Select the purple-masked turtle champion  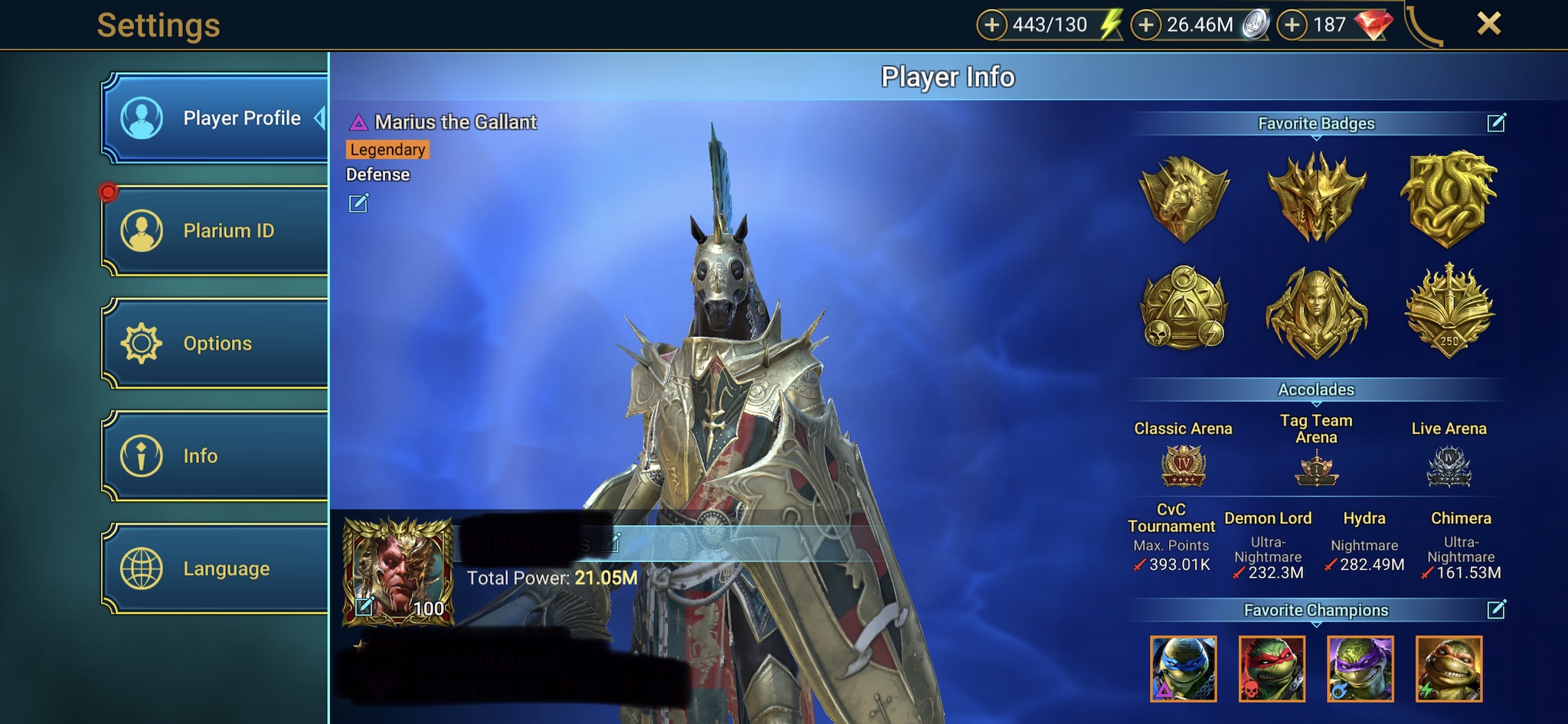1361,668
